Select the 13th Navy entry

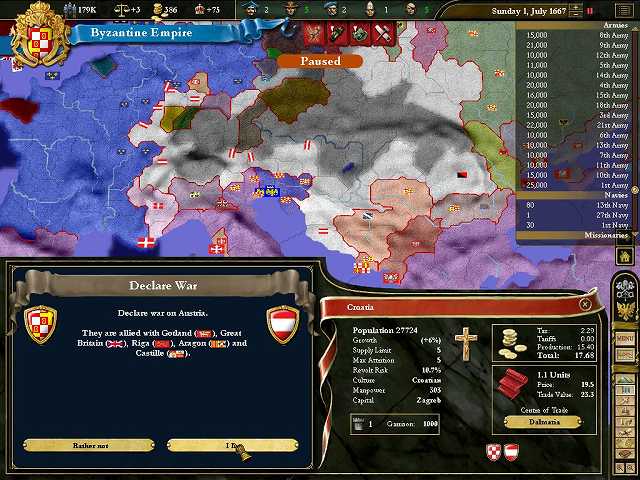[x=577, y=205]
